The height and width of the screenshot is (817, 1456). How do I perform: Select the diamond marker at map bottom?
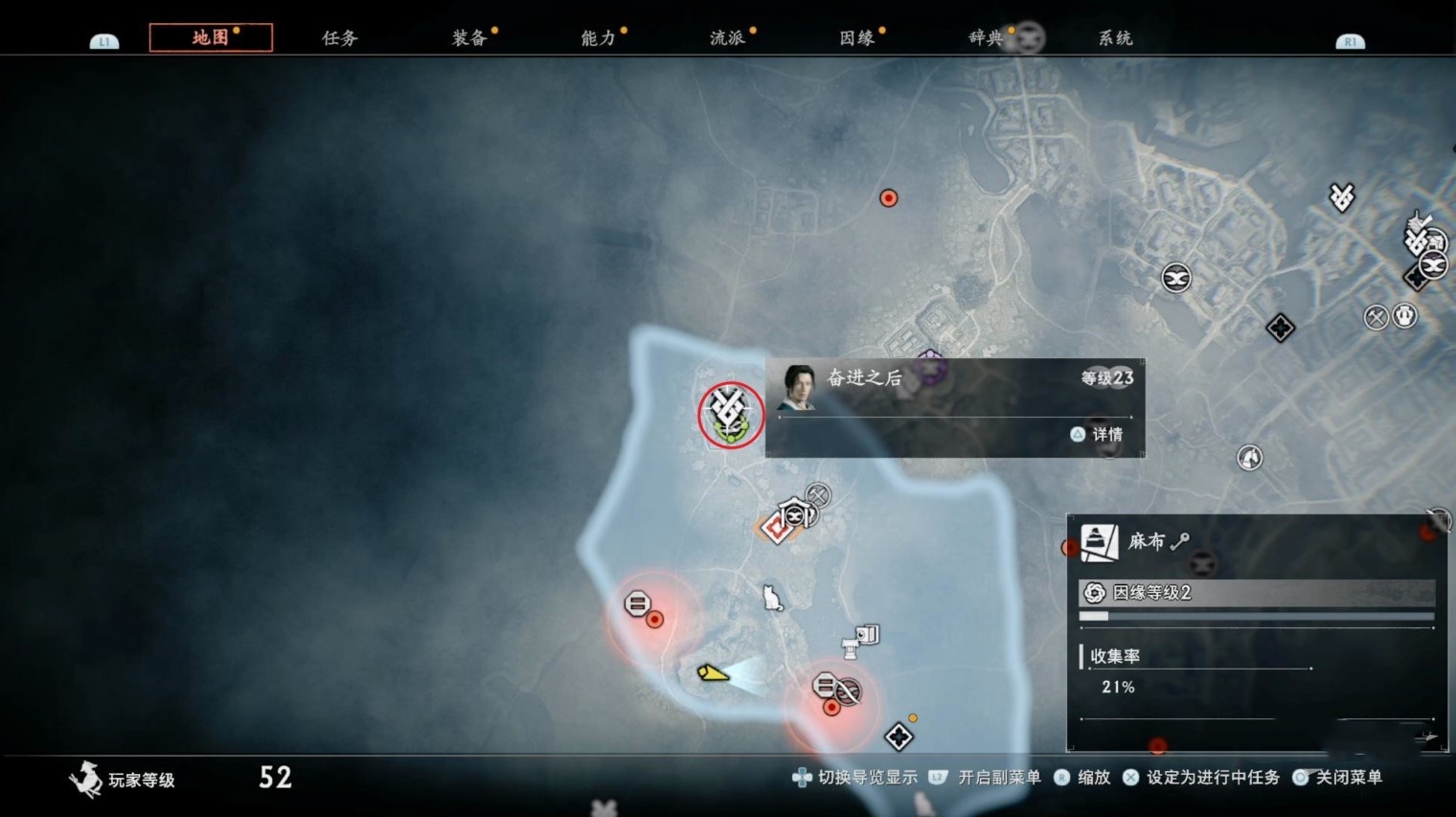[x=899, y=737]
